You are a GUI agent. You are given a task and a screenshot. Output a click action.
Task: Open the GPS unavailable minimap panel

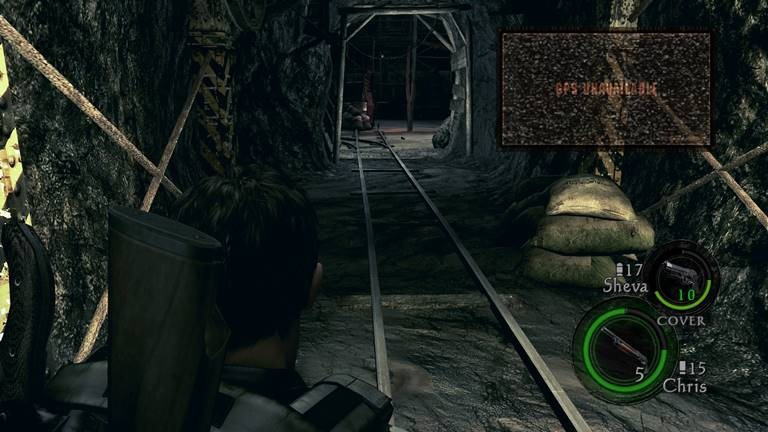606,88
